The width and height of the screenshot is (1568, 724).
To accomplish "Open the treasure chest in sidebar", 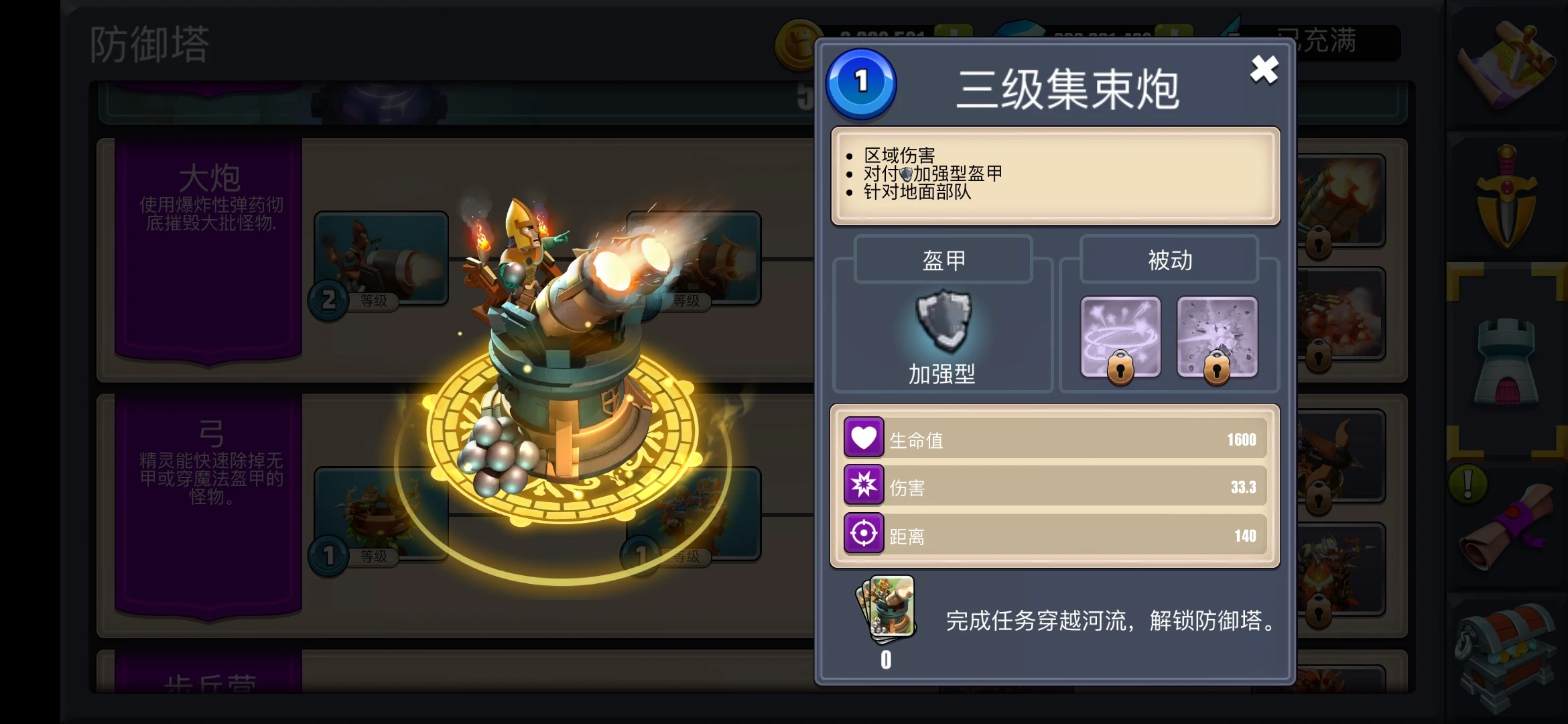I will pos(1506,654).
